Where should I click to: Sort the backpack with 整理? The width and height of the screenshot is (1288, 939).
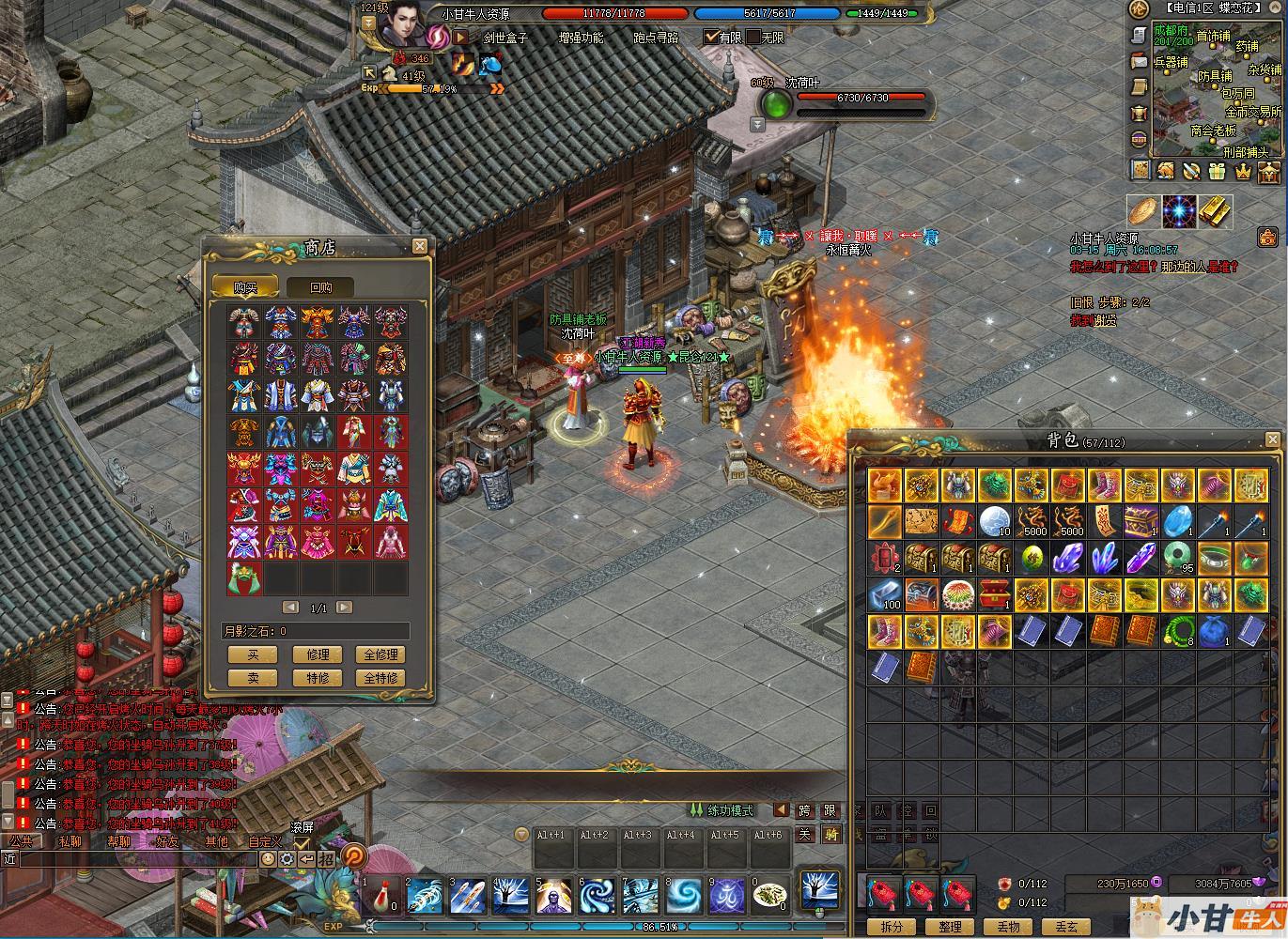(x=950, y=926)
